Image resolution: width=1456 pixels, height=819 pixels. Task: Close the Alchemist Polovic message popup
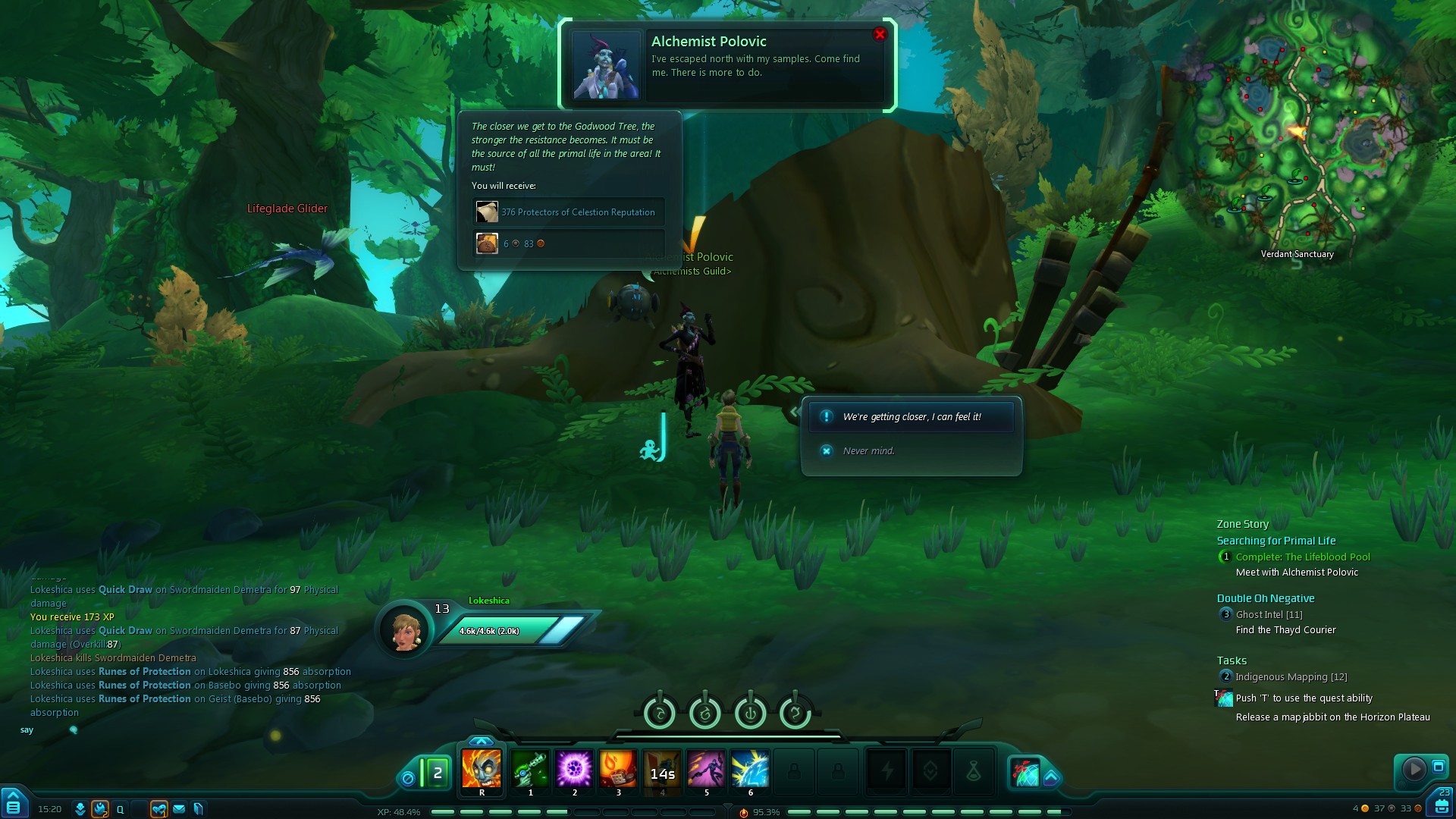(x=880, y=34)
